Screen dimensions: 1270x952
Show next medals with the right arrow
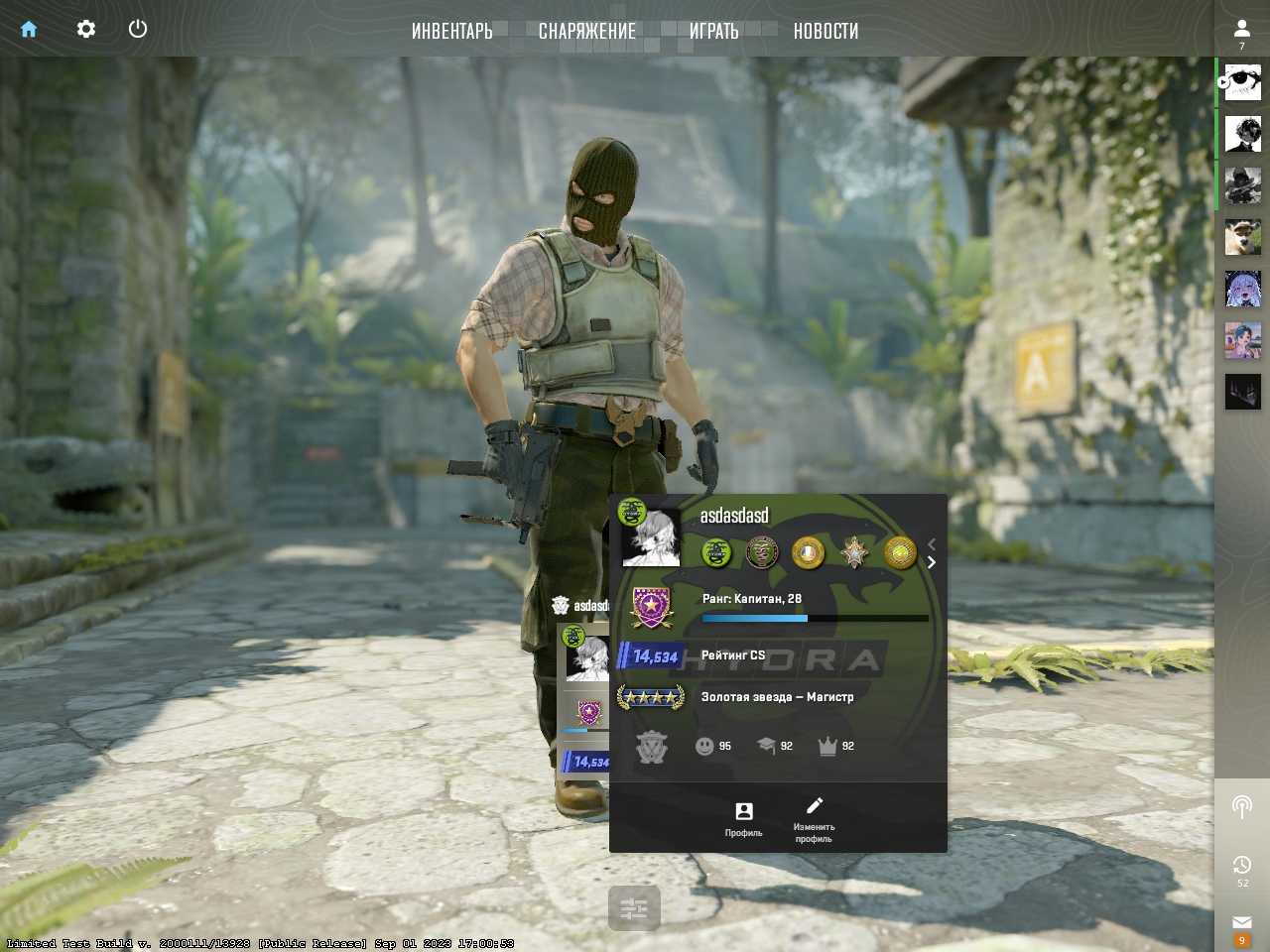coord(932,562)
